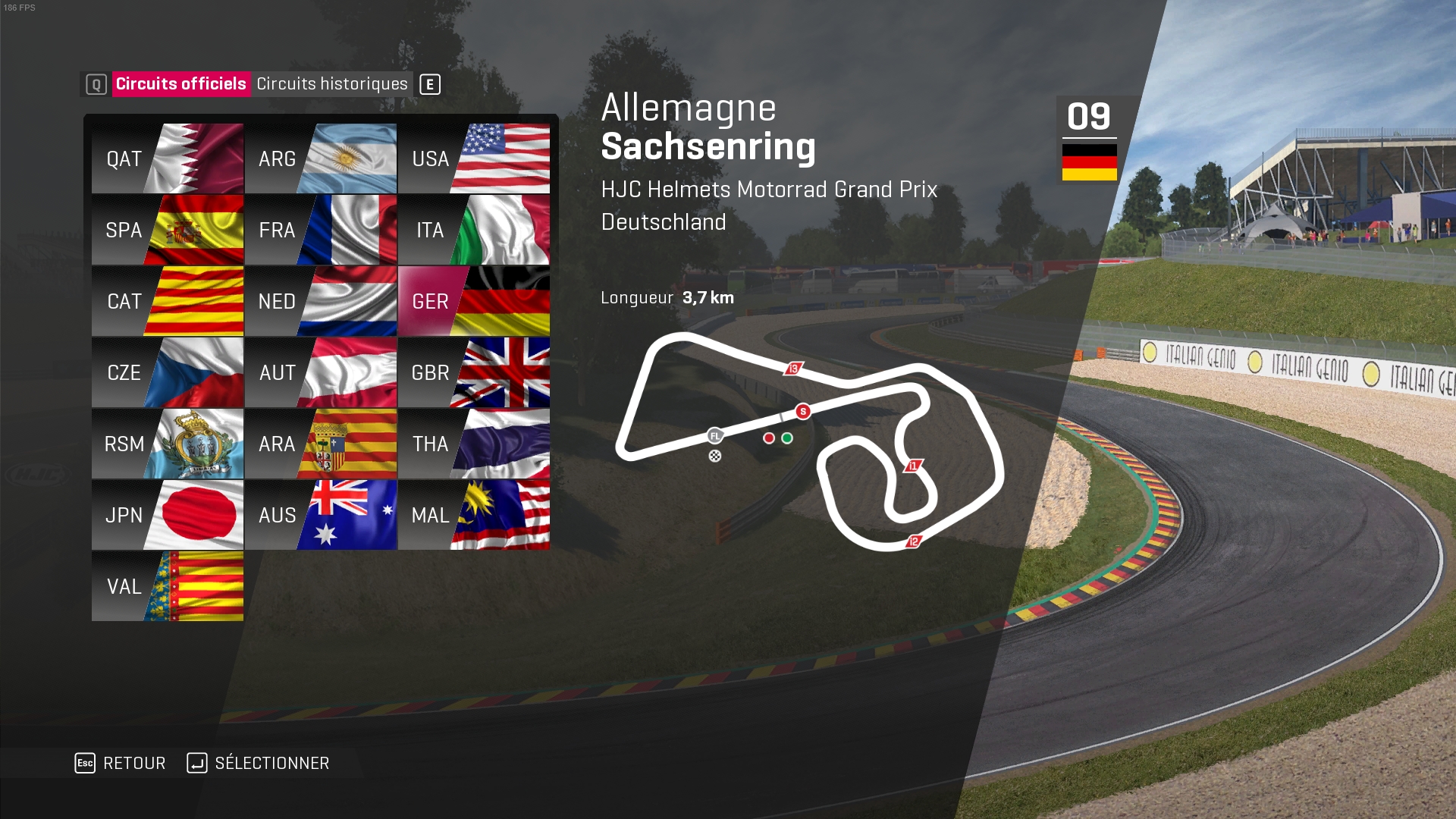
Task: Select the Austria AUT circuit flag
Action: tap(320, 372)
